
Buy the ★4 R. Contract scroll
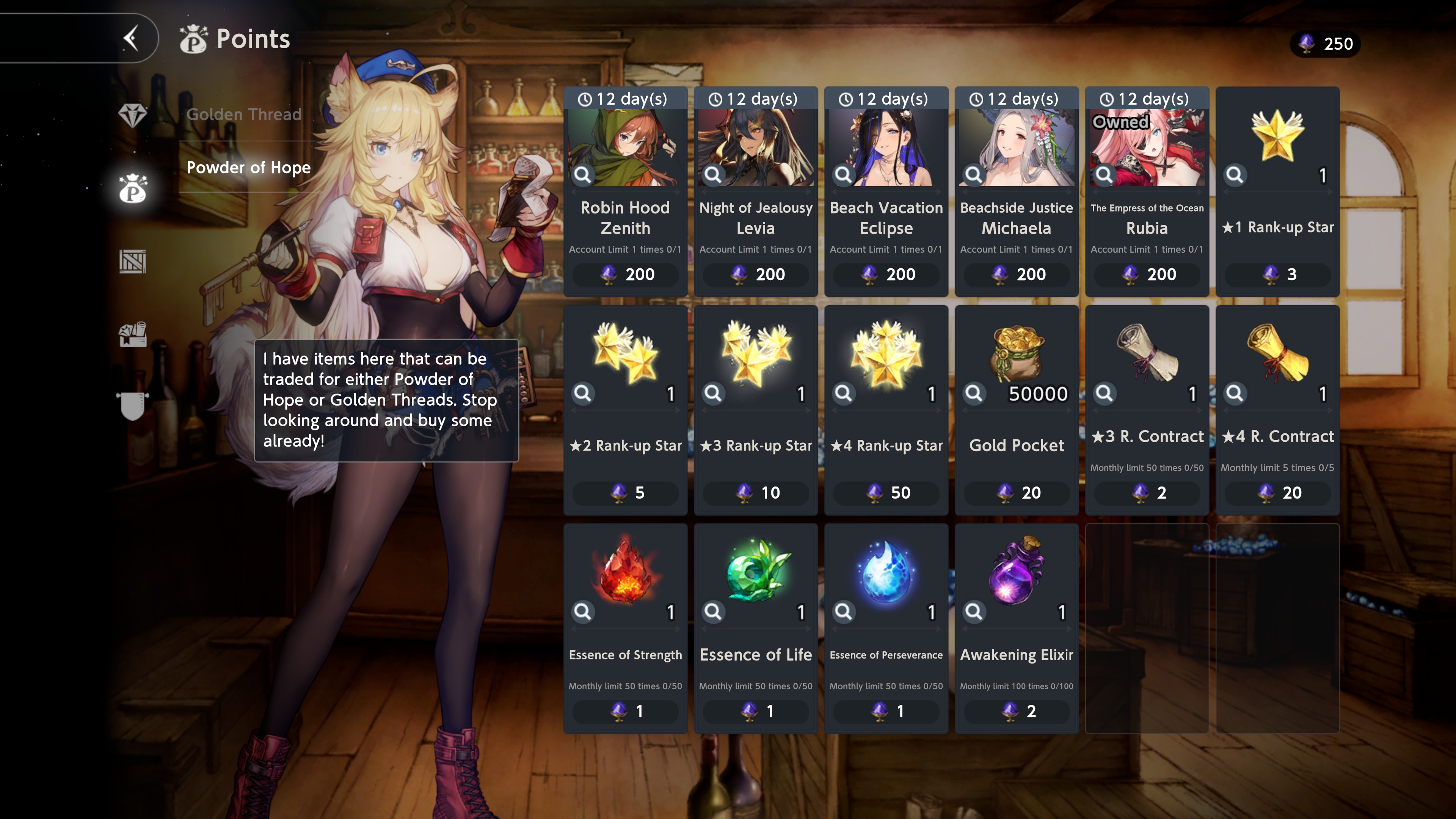[x=1277, y=492]
